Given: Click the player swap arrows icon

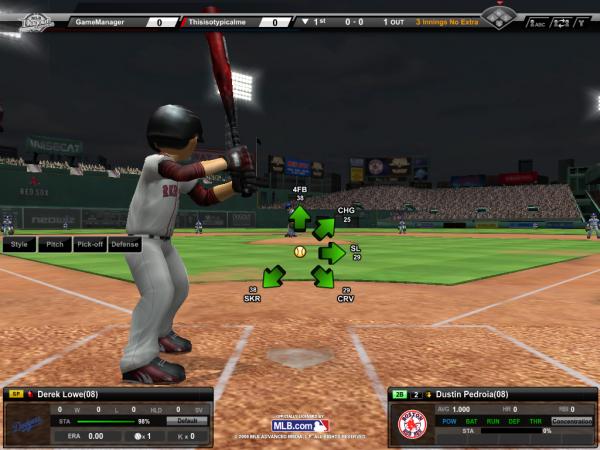Looking at the screenshot, I should coord(560,23).
